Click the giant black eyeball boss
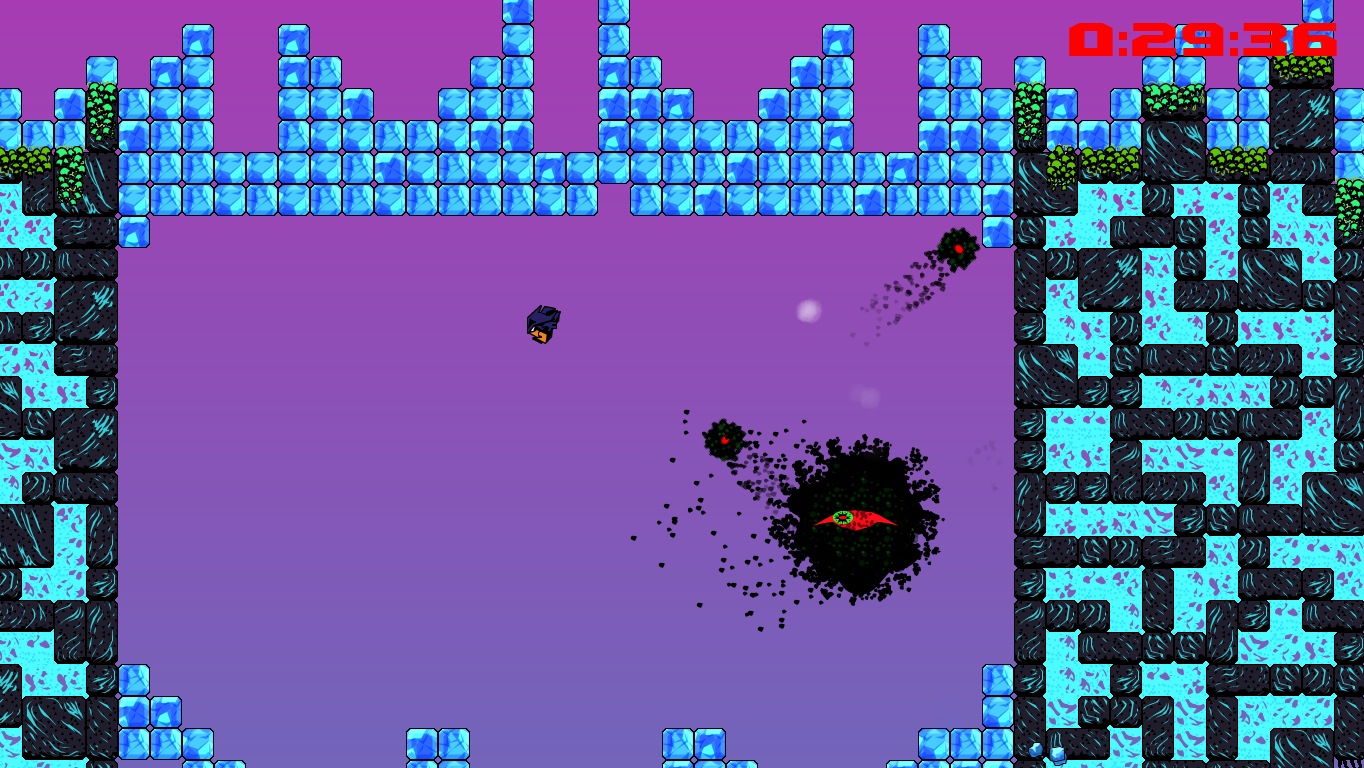The height and width of the screenshot is (768, 1364). 860,520
